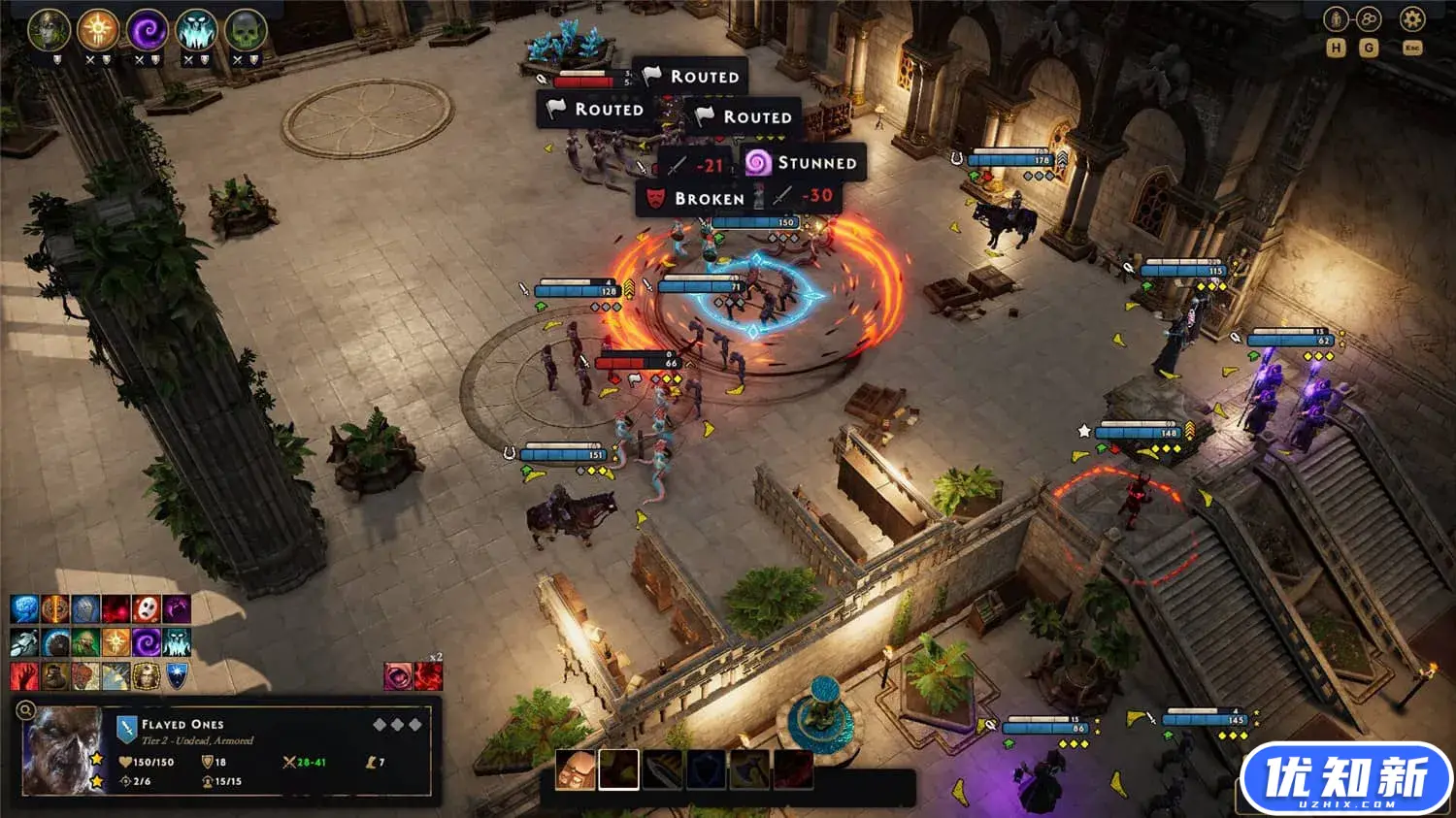Click the white frightened mask icon
Image resolution: width=1456 pixels, height=818 pixels.
pyautogui.click(x=147, y=609)
